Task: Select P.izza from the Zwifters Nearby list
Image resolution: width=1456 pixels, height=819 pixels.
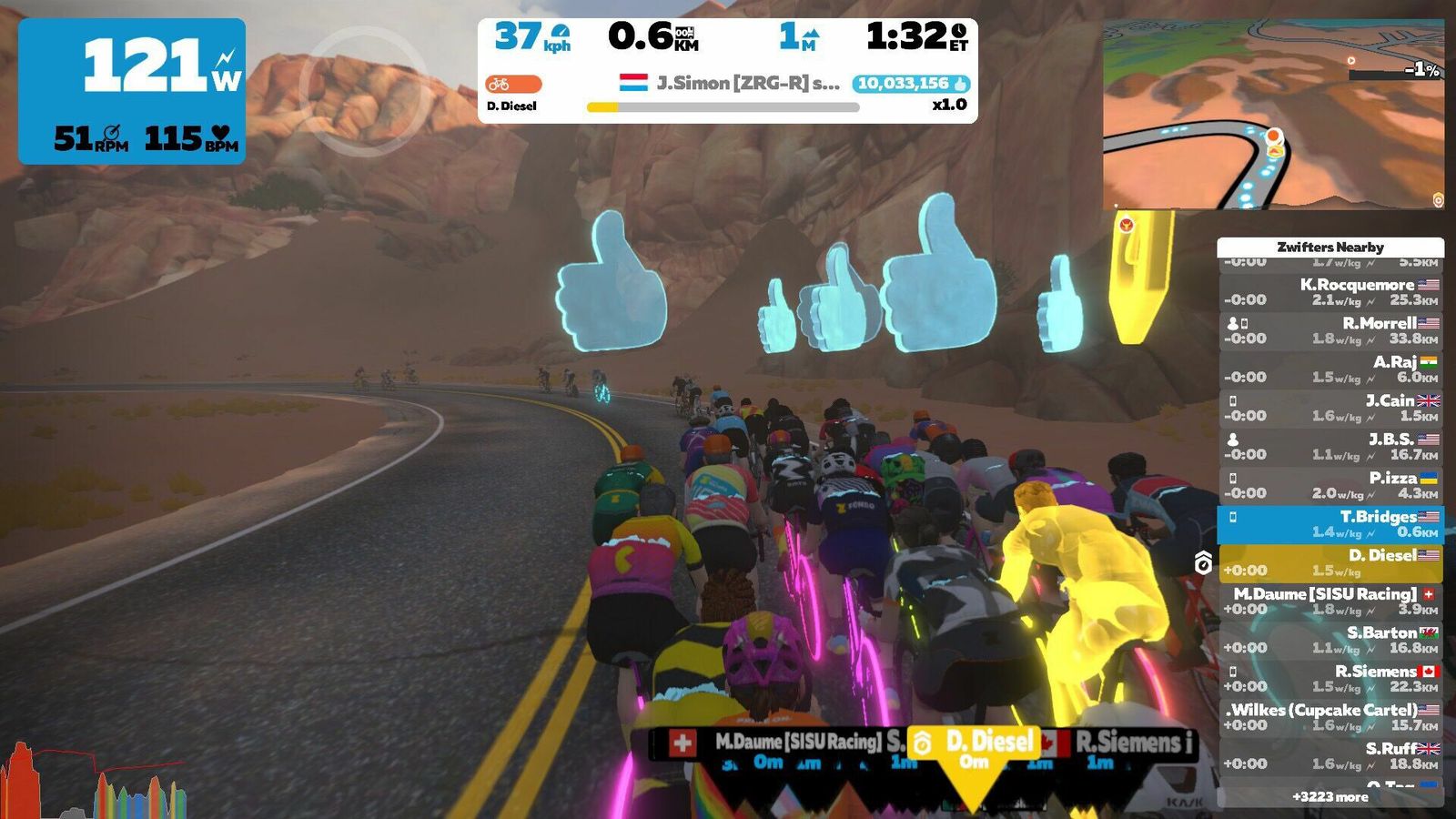Action: point(1330,485)
